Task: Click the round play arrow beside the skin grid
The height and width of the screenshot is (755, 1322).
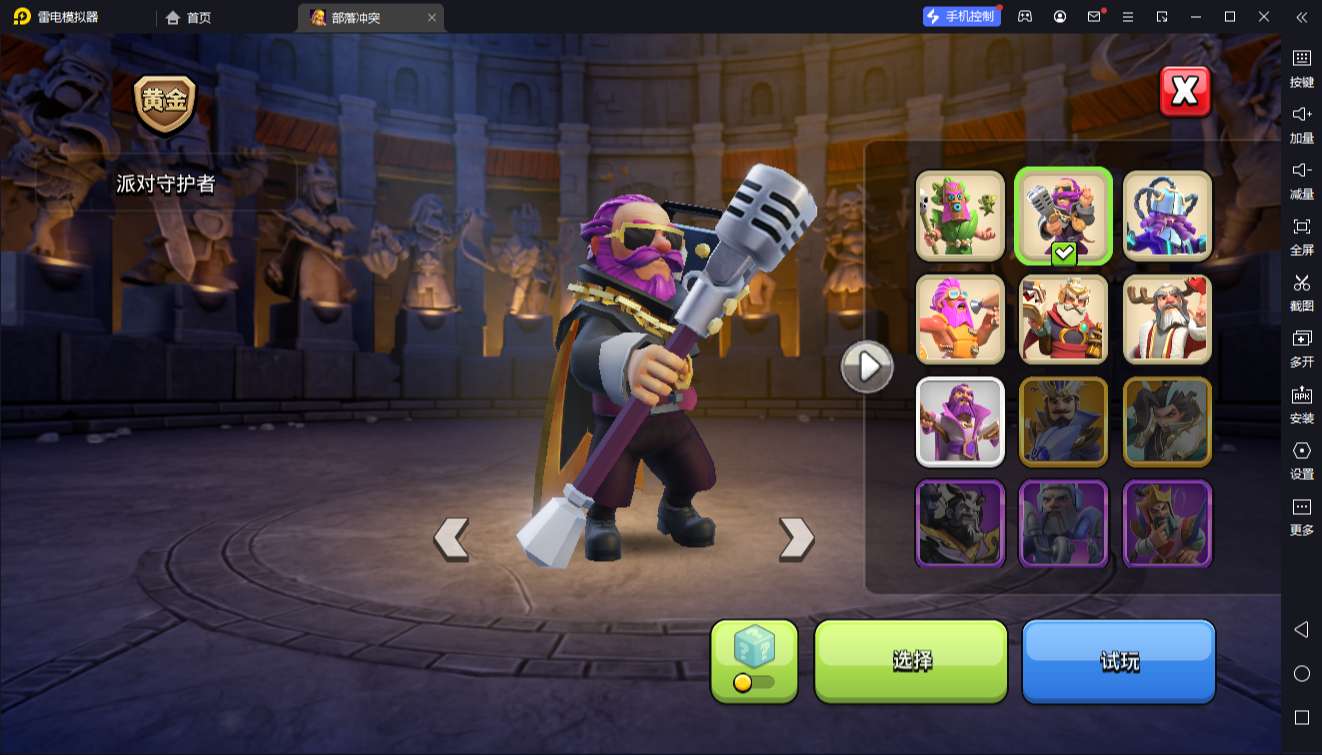Action: click(x=867, y=367)
